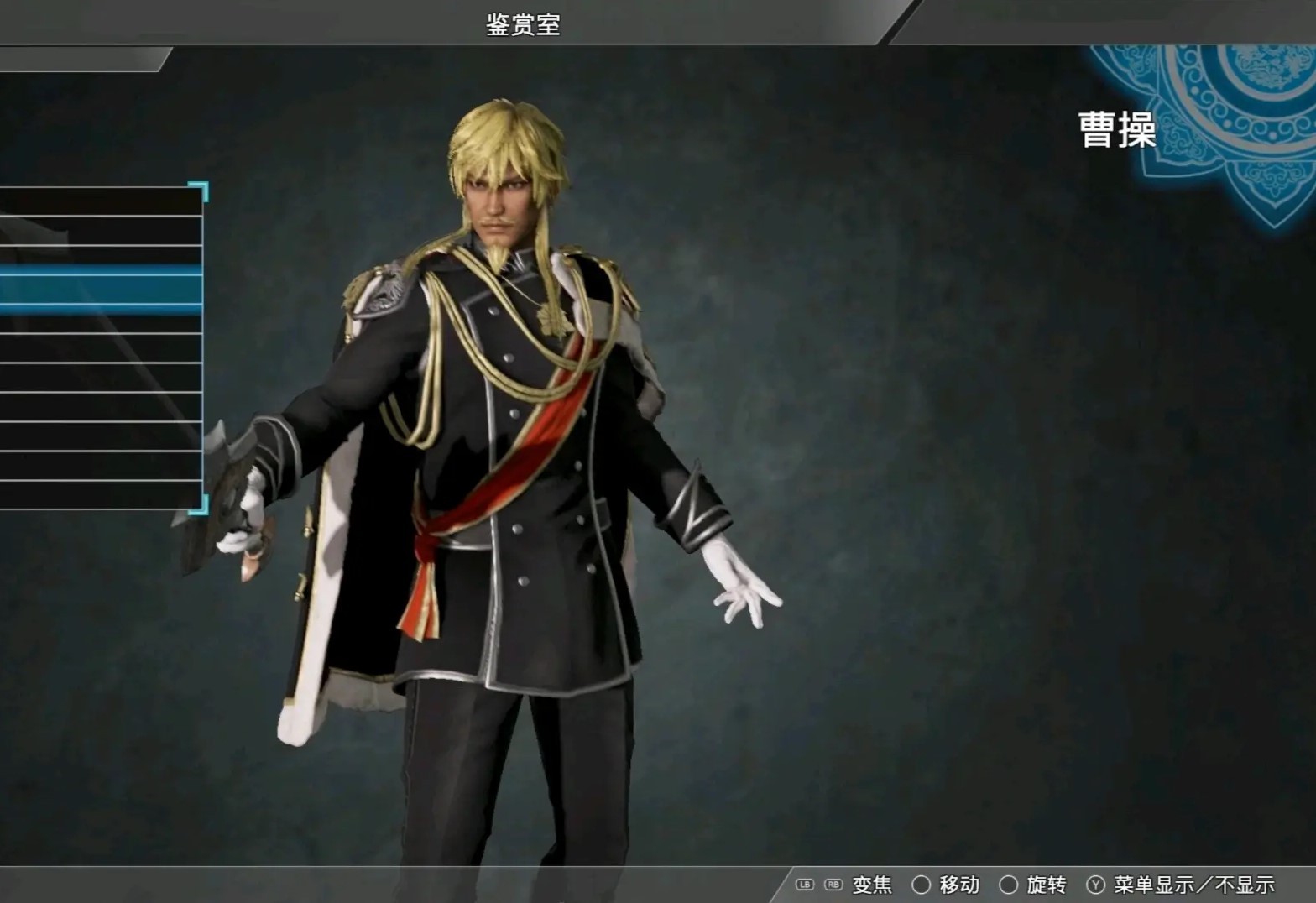
Task: Click the Y button prompt icon
Action: (1095, 885)
